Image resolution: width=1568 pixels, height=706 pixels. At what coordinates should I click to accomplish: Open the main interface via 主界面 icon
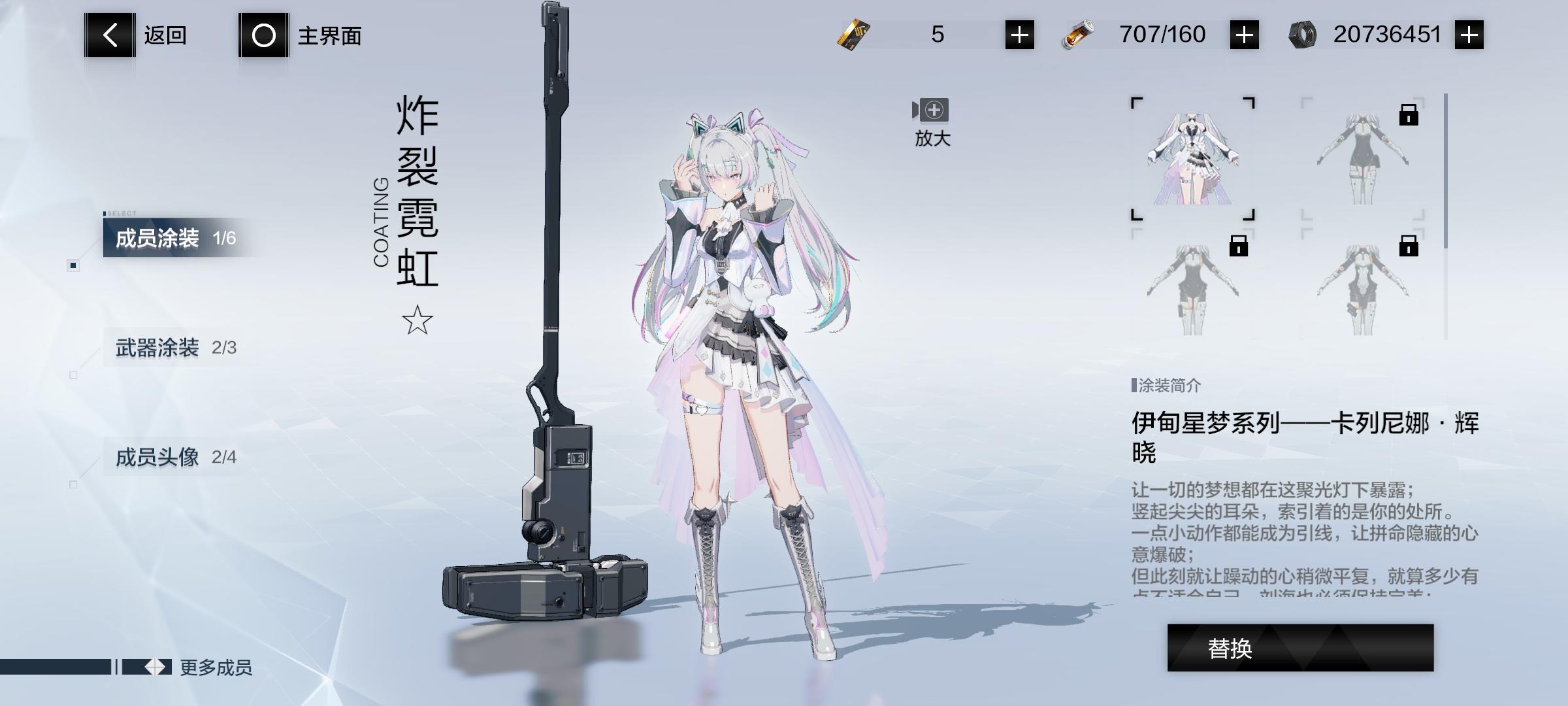pos(264,35)
